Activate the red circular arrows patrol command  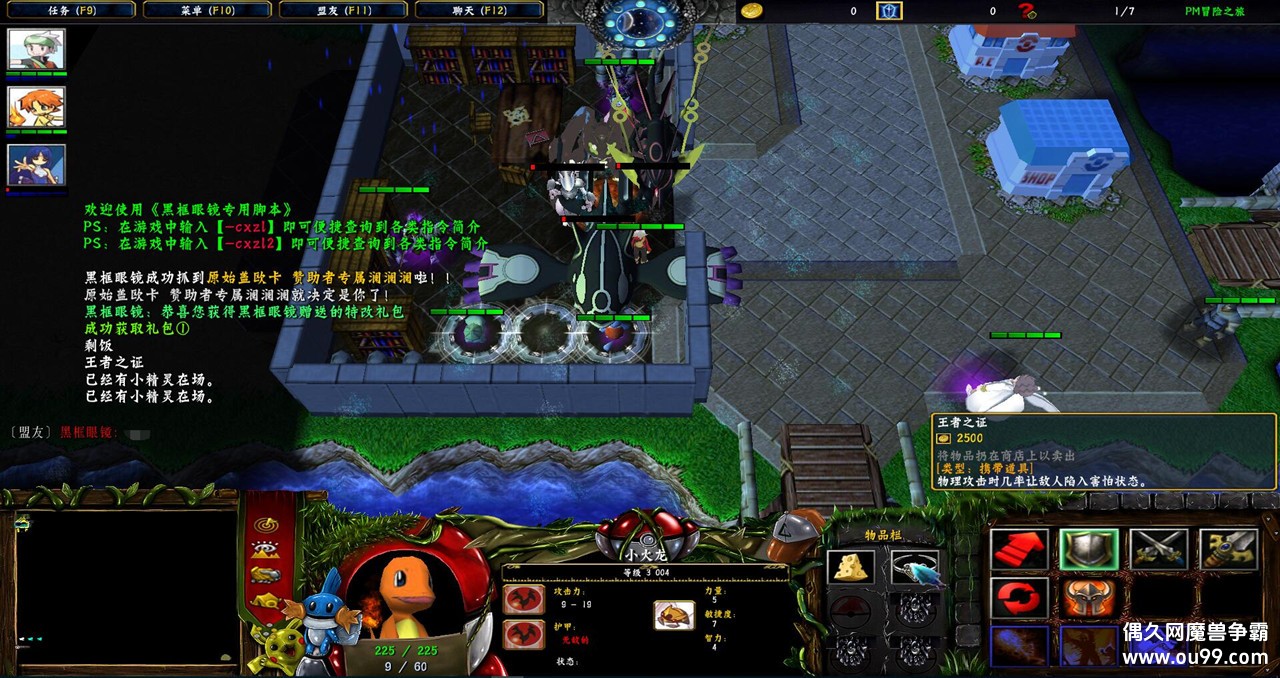[x=1018, y=598]
